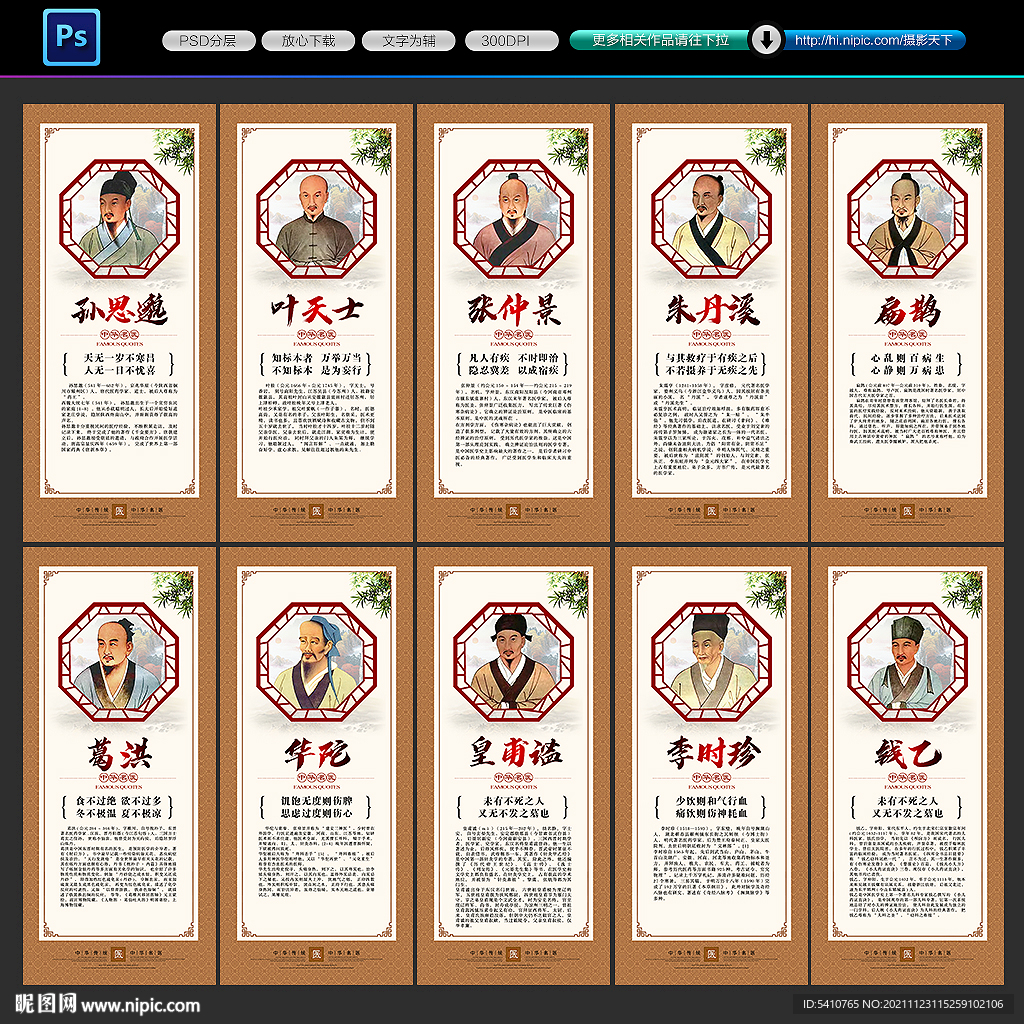Click the 更多相关作品请往下拉 banner
The image size is (1024, 1024).
coord(659,41)
